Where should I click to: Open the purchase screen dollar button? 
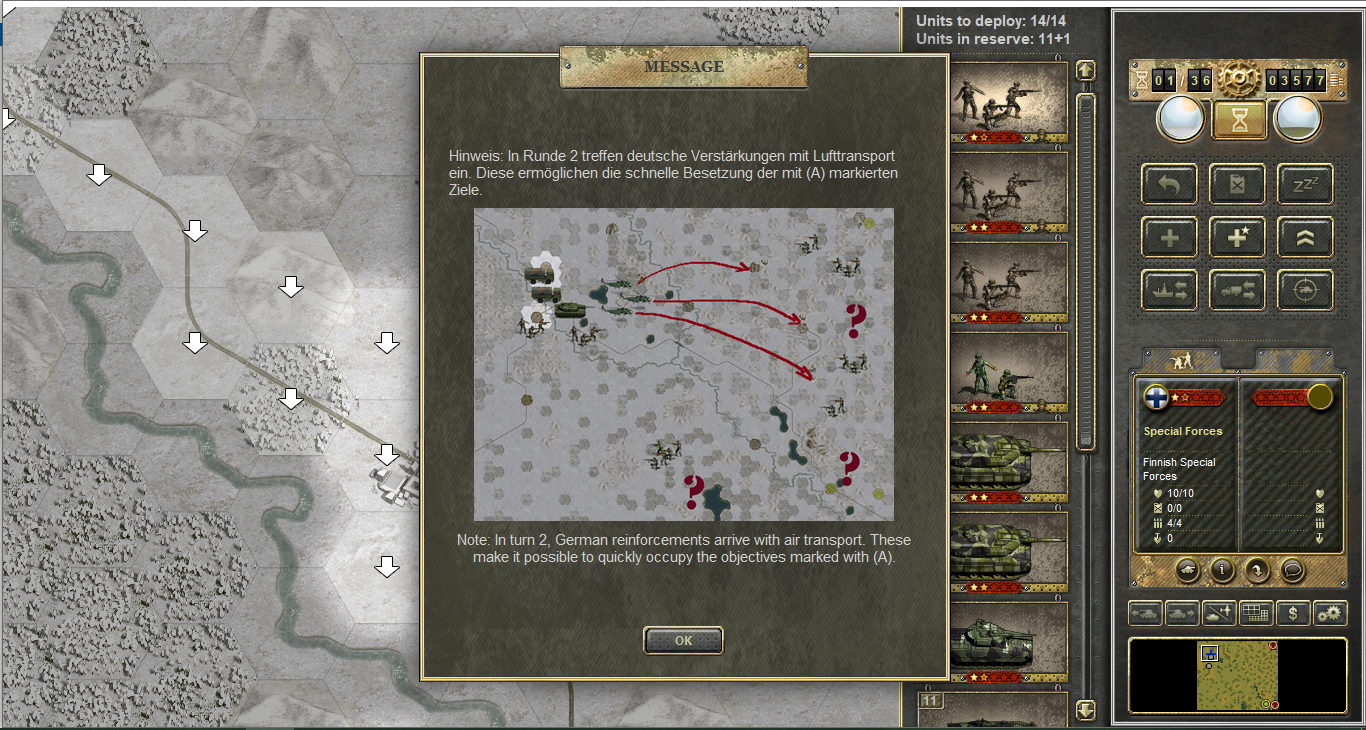(x=1293, y=613)
